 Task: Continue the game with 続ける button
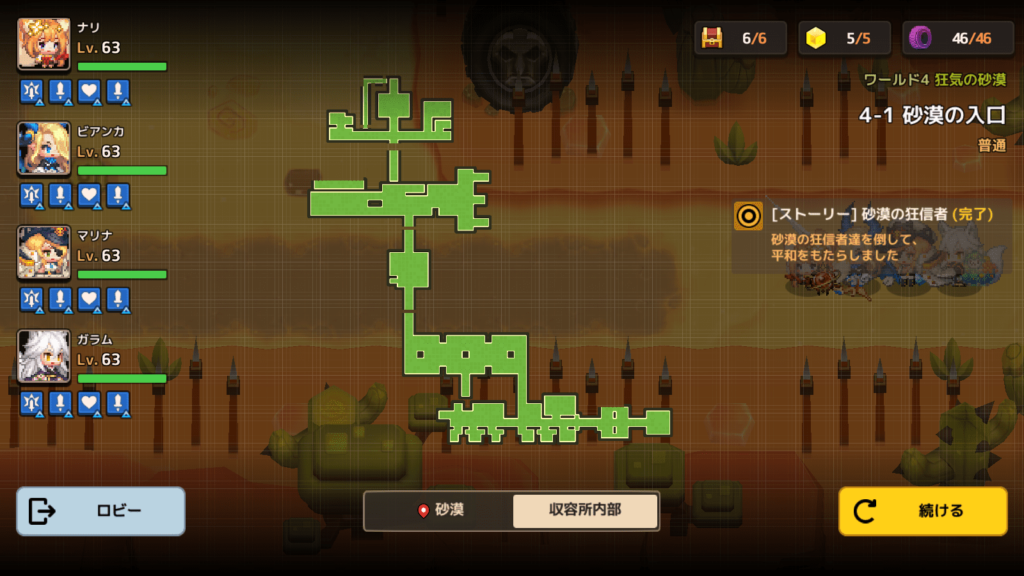pyautogui.click(x=922, y=511)
